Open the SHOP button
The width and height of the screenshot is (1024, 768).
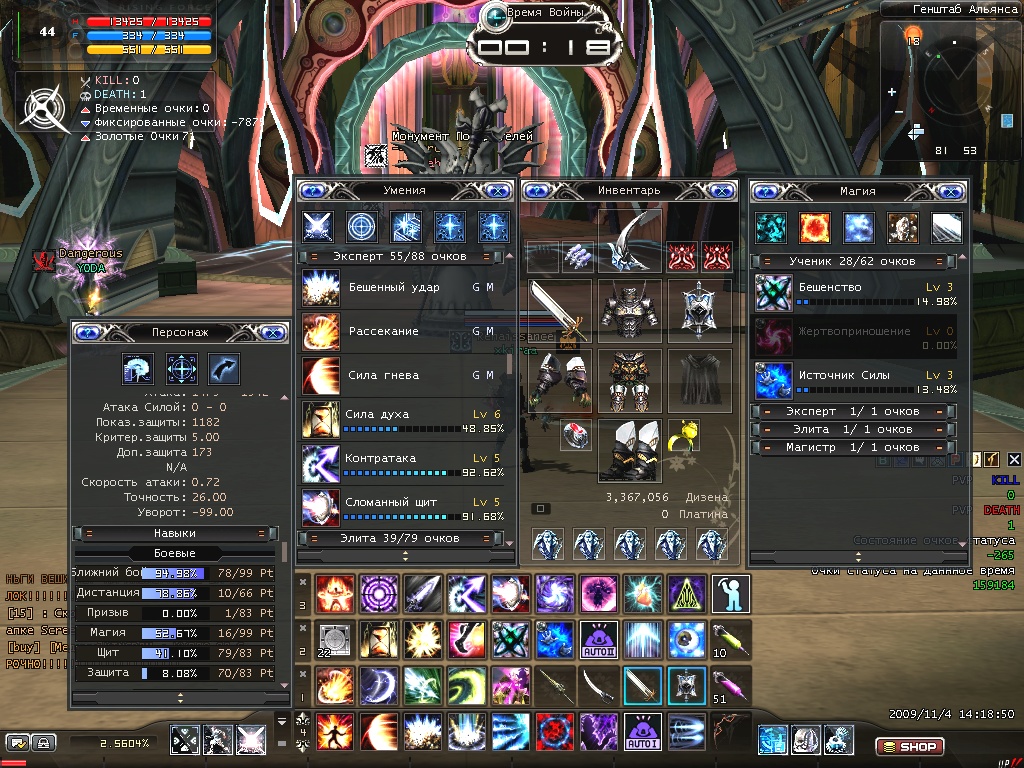pos(909,746)
